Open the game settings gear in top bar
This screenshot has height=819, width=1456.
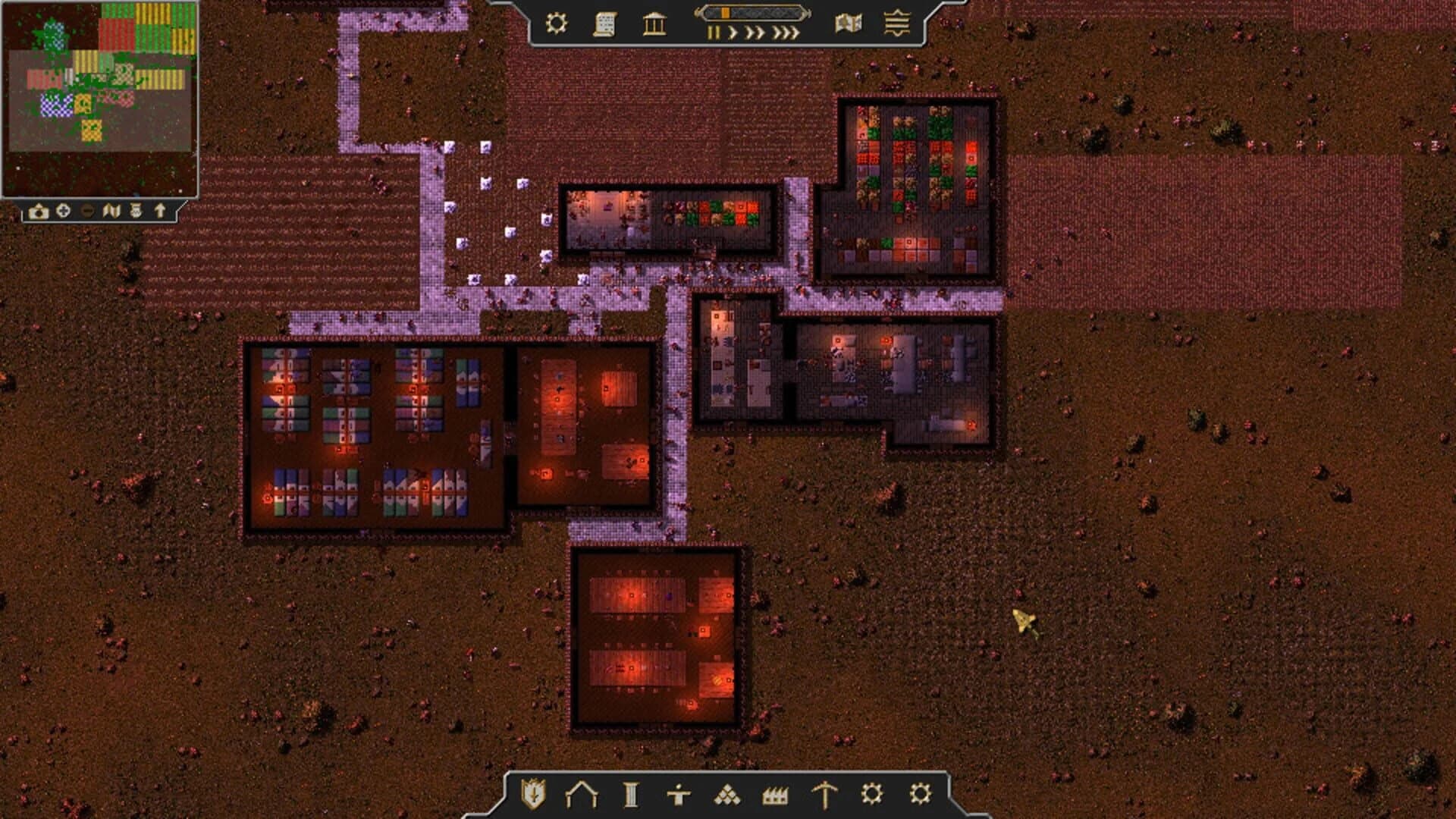[x=558, y=22]
